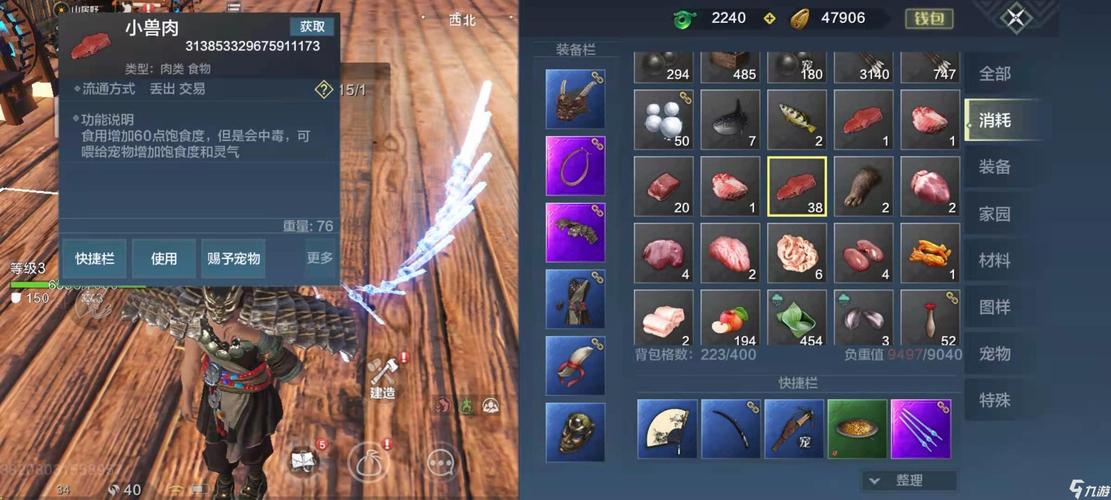Close the inventory panel

(x=1015, y=18)
